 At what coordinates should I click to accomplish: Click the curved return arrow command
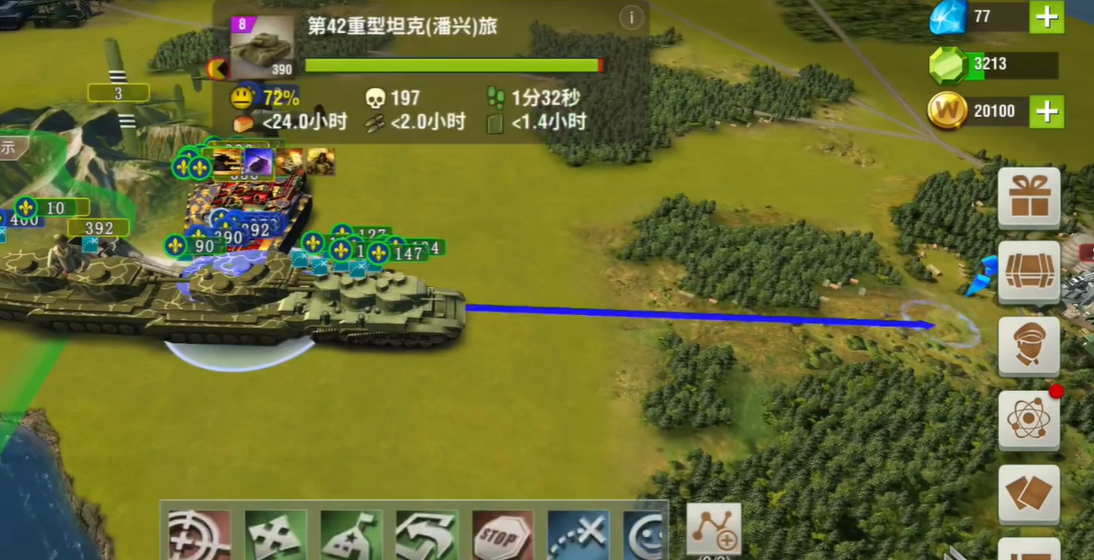tap(426, 537)
